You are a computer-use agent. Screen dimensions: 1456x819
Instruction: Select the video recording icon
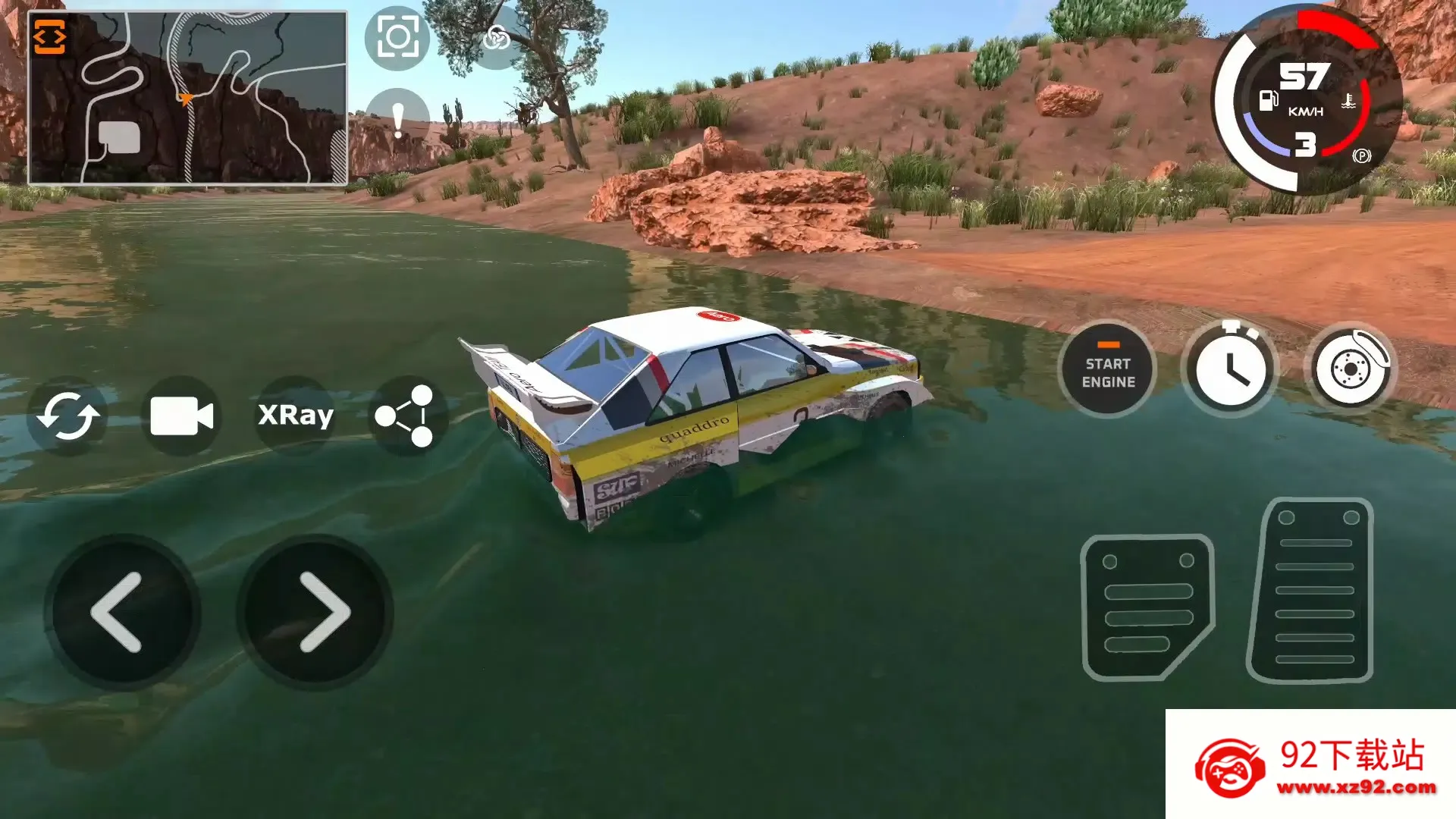point(182,414)
